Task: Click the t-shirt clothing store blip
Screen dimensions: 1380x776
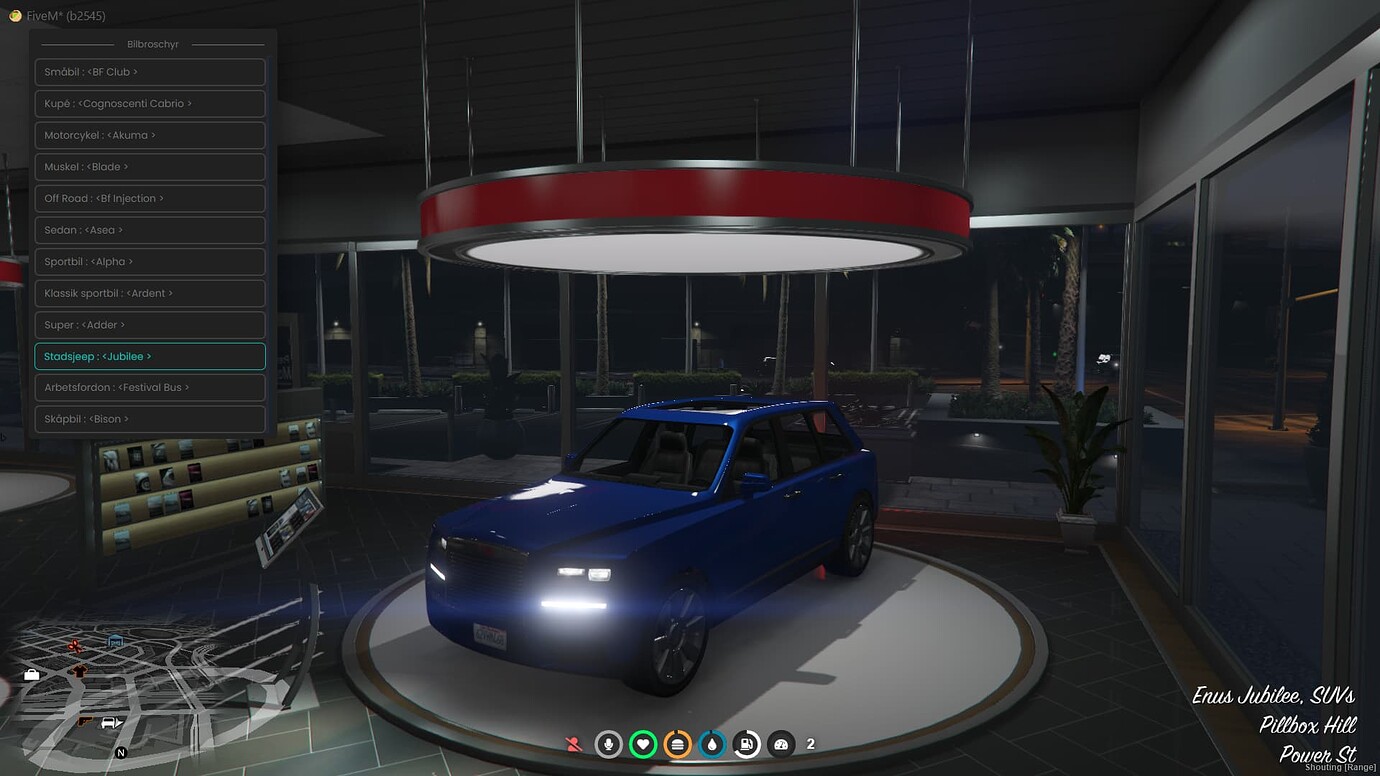Action: click(x=79, y=671)
